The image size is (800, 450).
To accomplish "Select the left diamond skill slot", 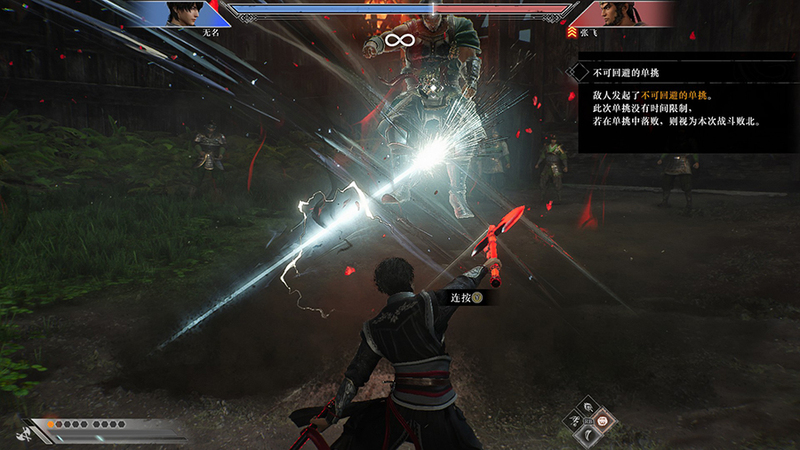I will coord(574,421).
